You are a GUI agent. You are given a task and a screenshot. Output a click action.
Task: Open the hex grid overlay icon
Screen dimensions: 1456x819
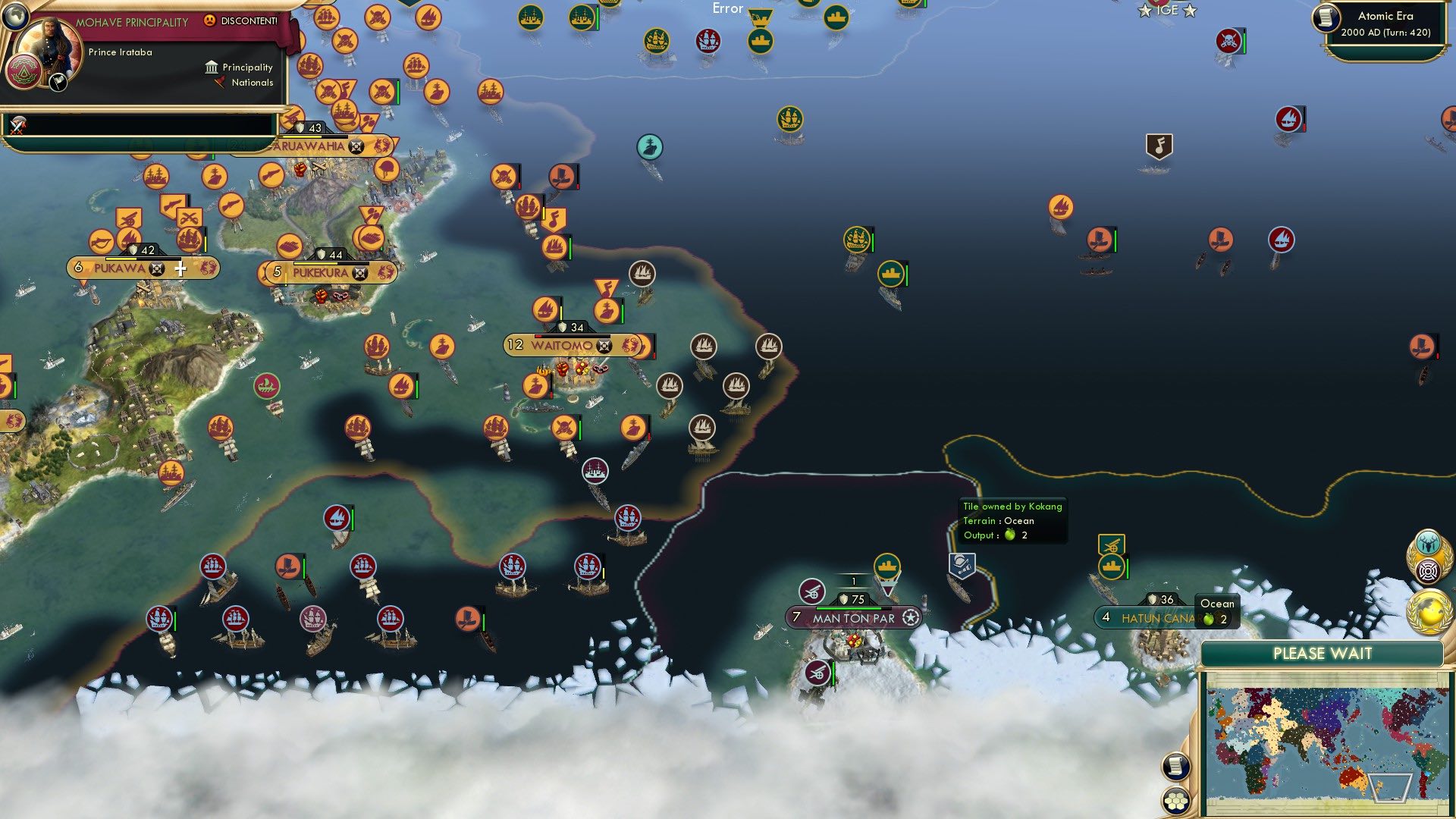[1175, 801]
